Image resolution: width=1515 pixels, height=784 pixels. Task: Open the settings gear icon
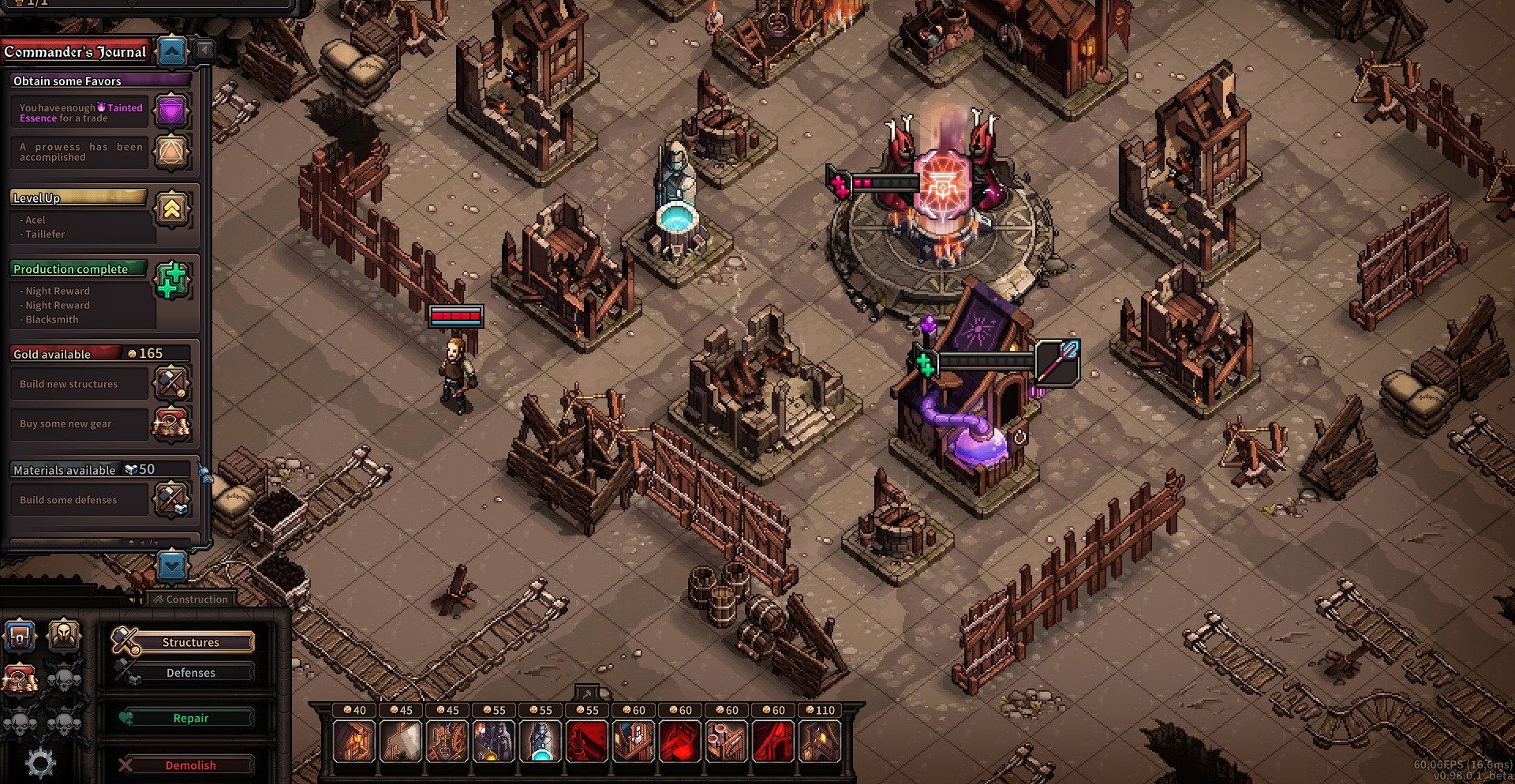40,763
